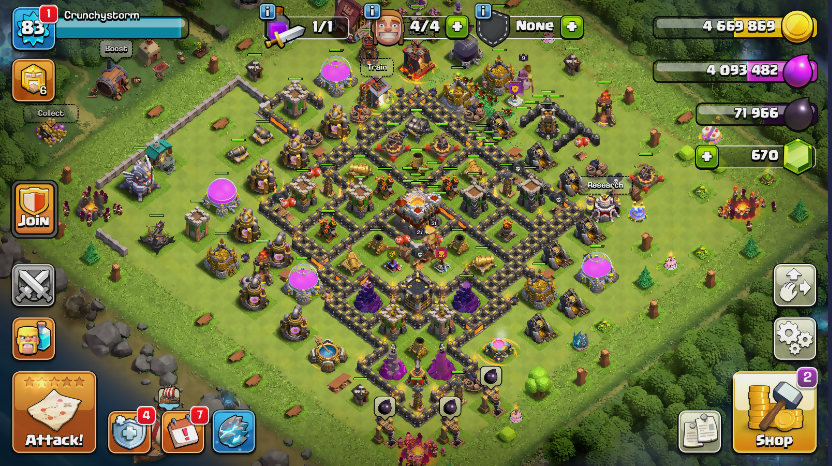The image size is (832, 466).
Task: Enter village layout edit mode (hand icon)
Action: click(x=794, y=286)
